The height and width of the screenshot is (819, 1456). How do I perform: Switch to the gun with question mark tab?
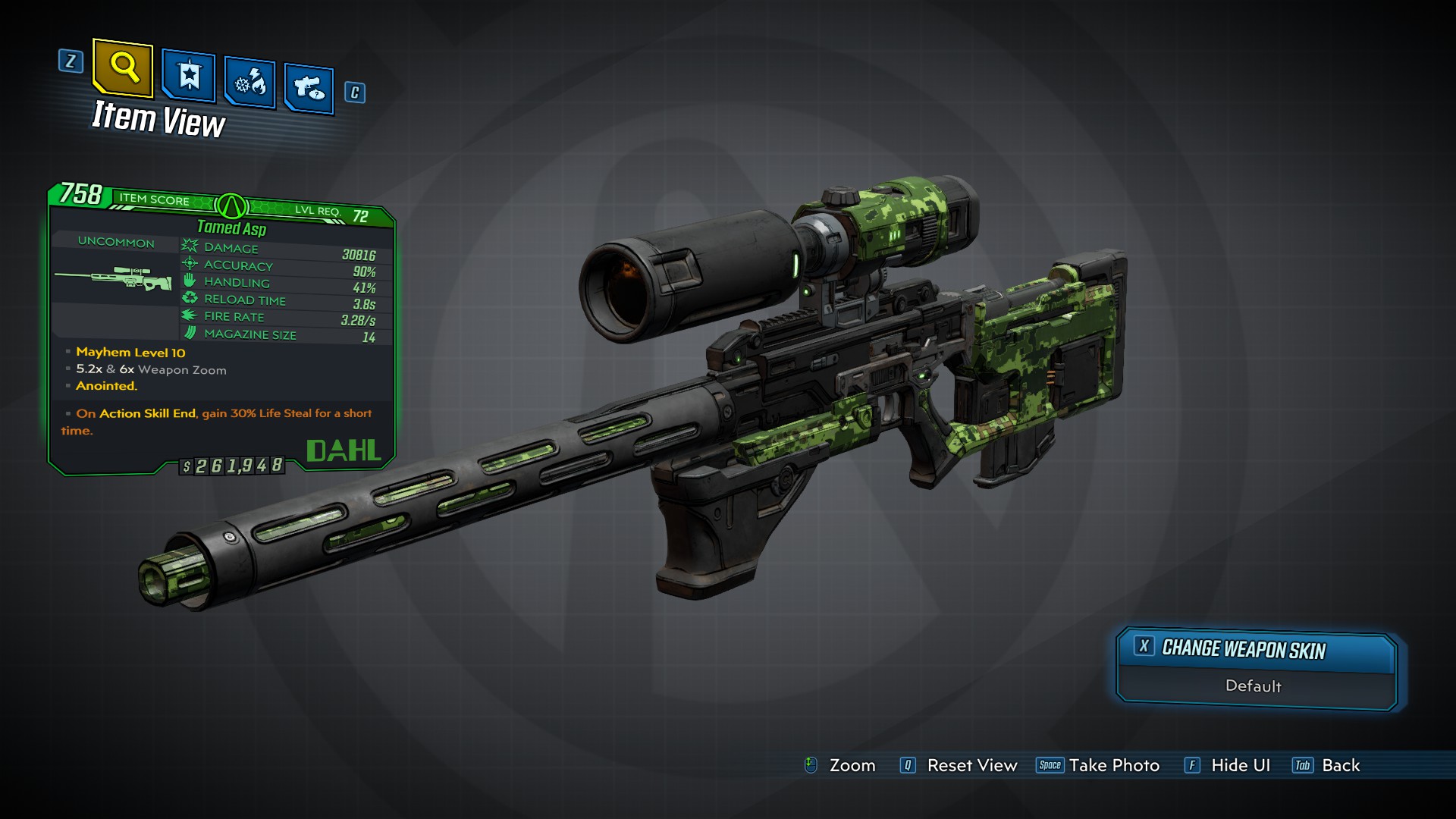coord(309,89)
